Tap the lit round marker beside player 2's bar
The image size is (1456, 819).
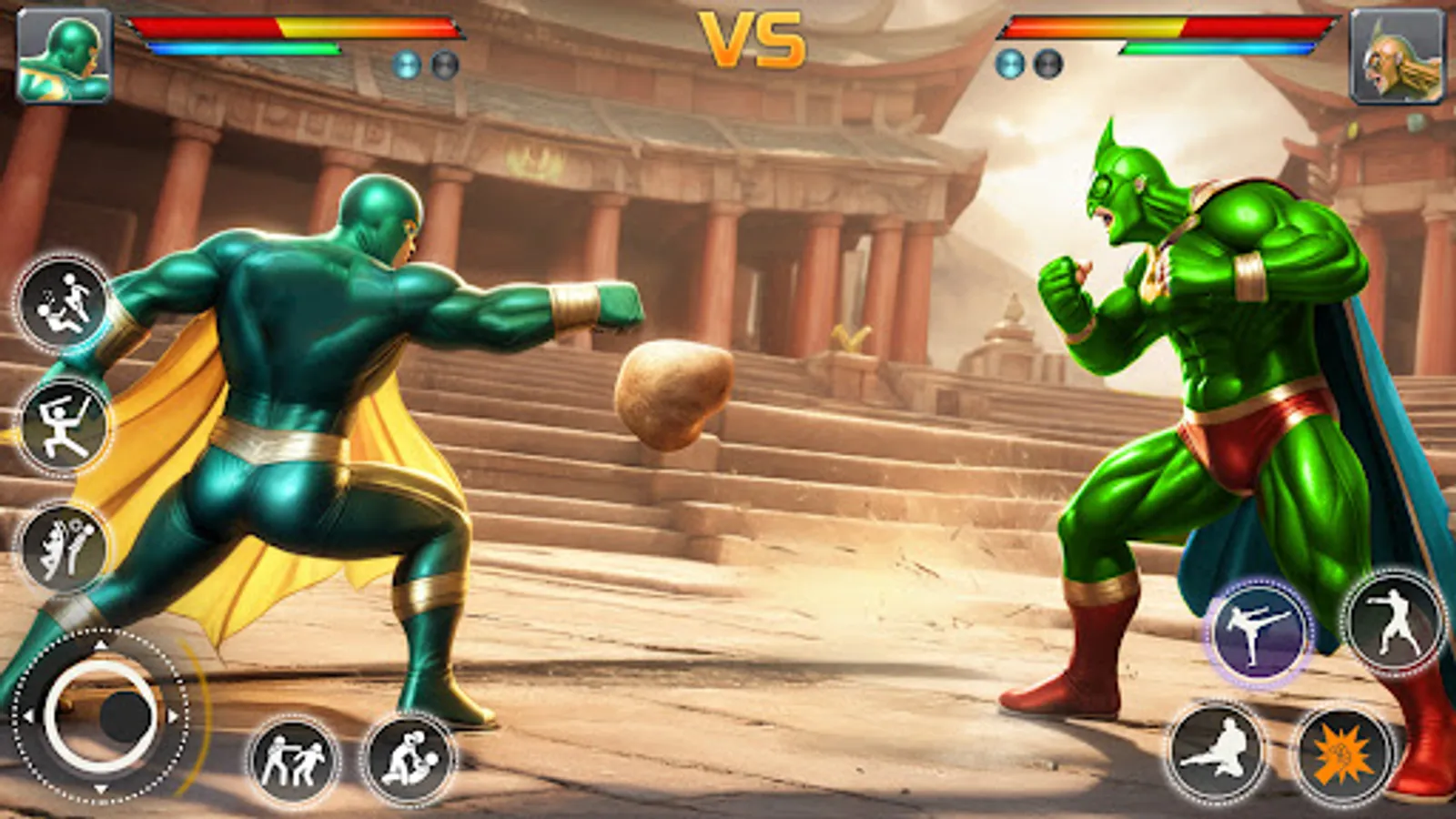(1010, 64)
